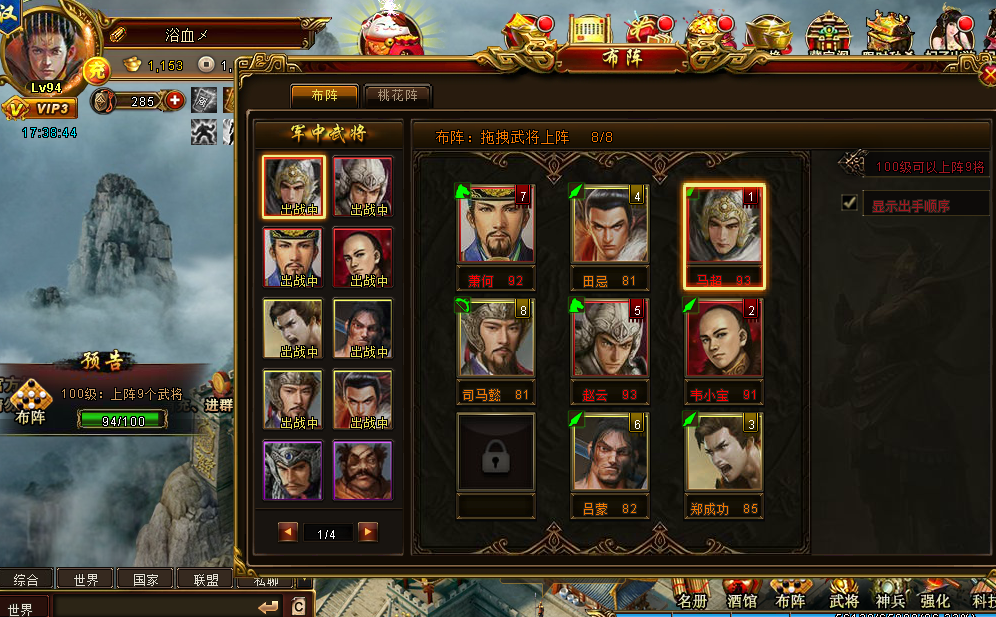Viewport: 996px width, 617px height.
Task: Go to previous page of generals list
Action: coord(289,532)
